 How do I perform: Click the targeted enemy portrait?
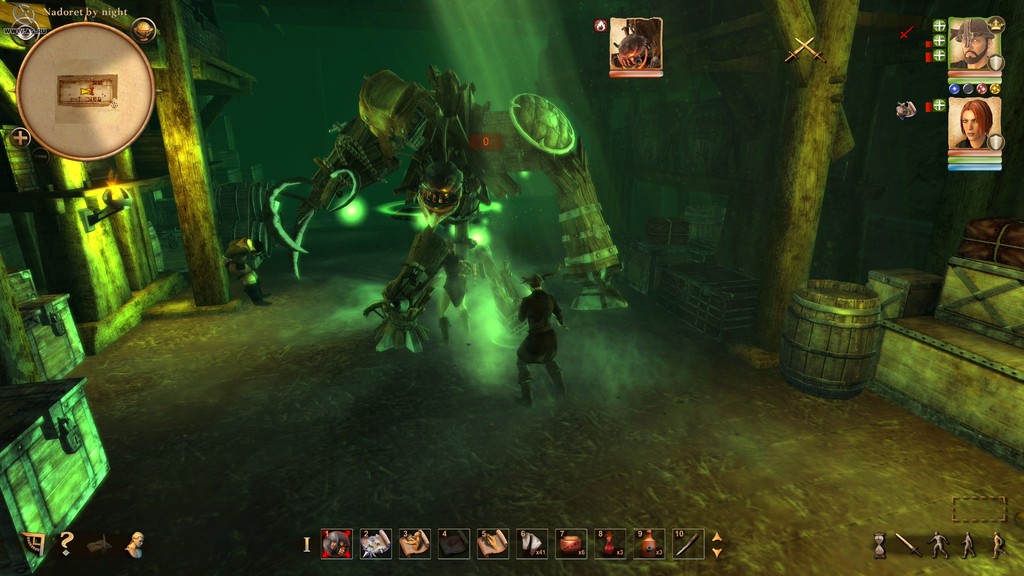tap(636, 44)
